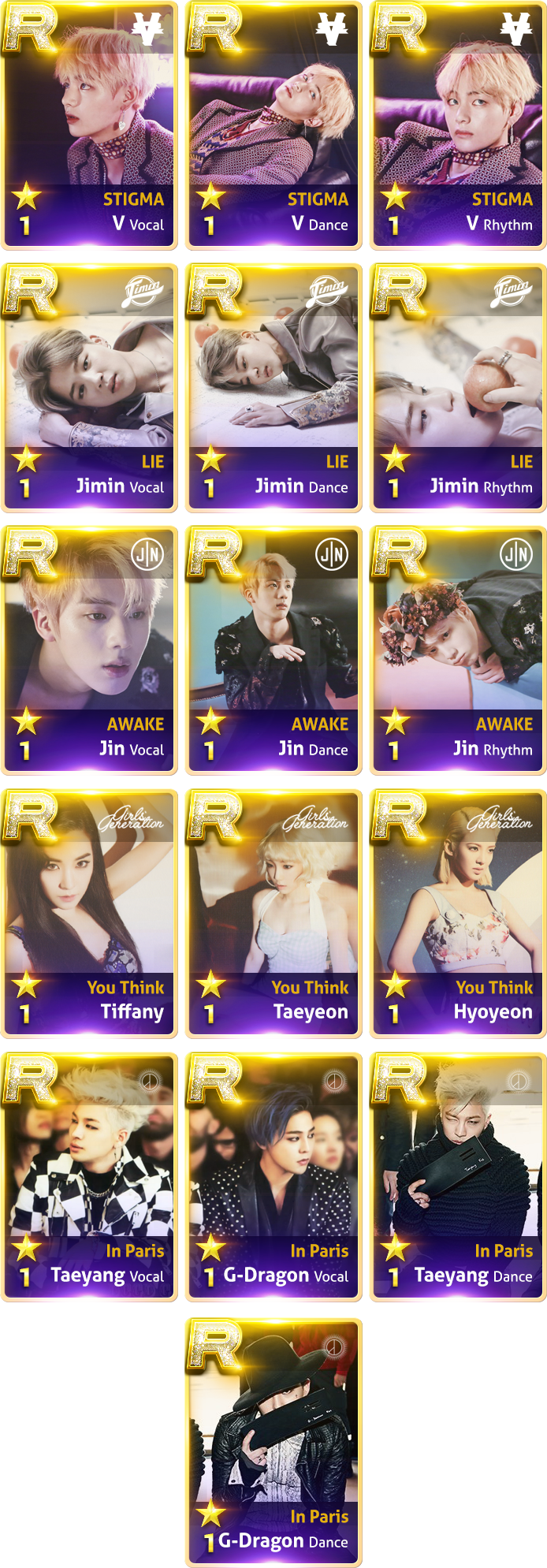
Task: Click the AWAKE Jin Rhythm card
Action: (458, 650)
